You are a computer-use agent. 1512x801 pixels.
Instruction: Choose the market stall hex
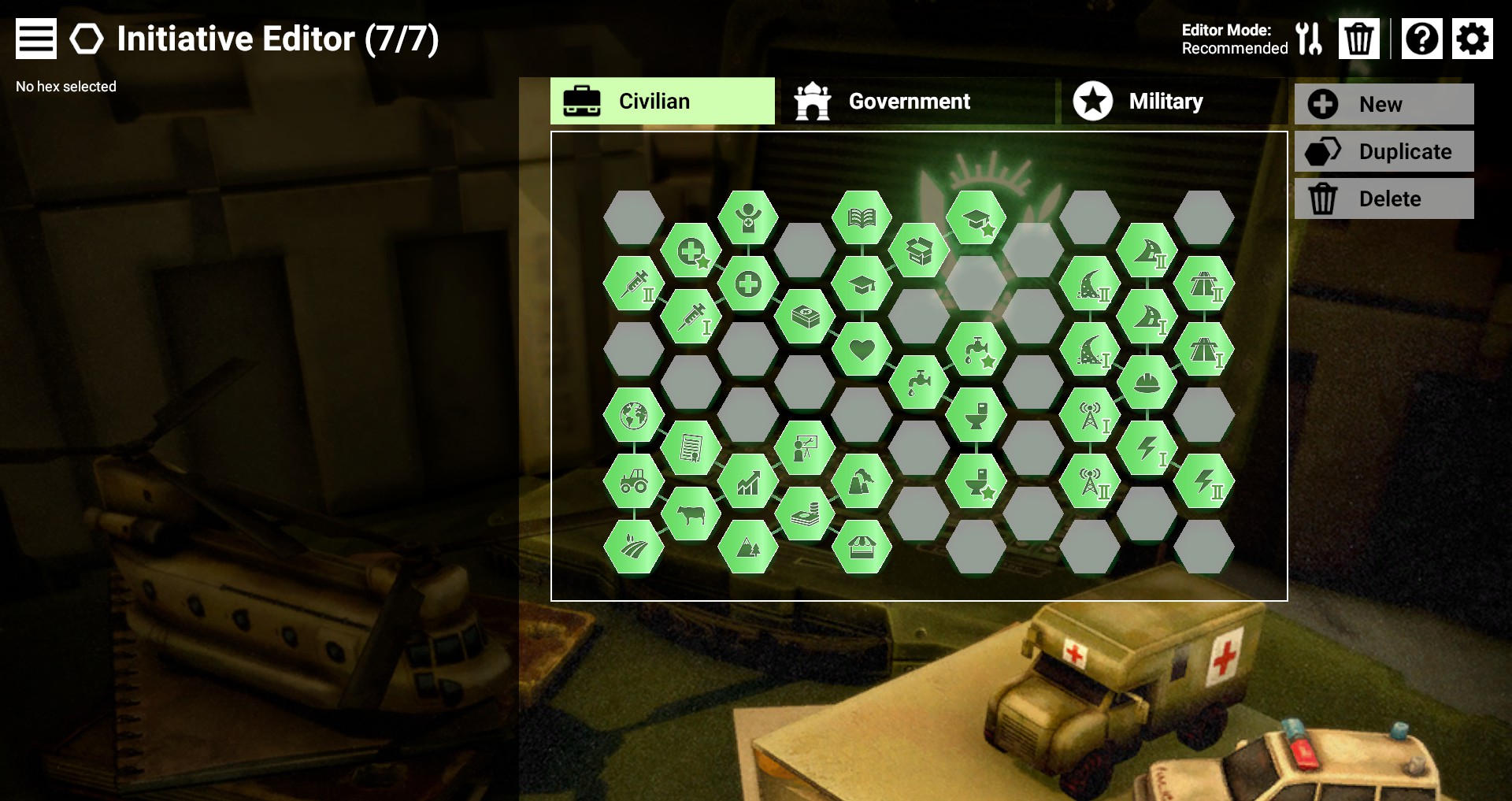pos(862,547)
